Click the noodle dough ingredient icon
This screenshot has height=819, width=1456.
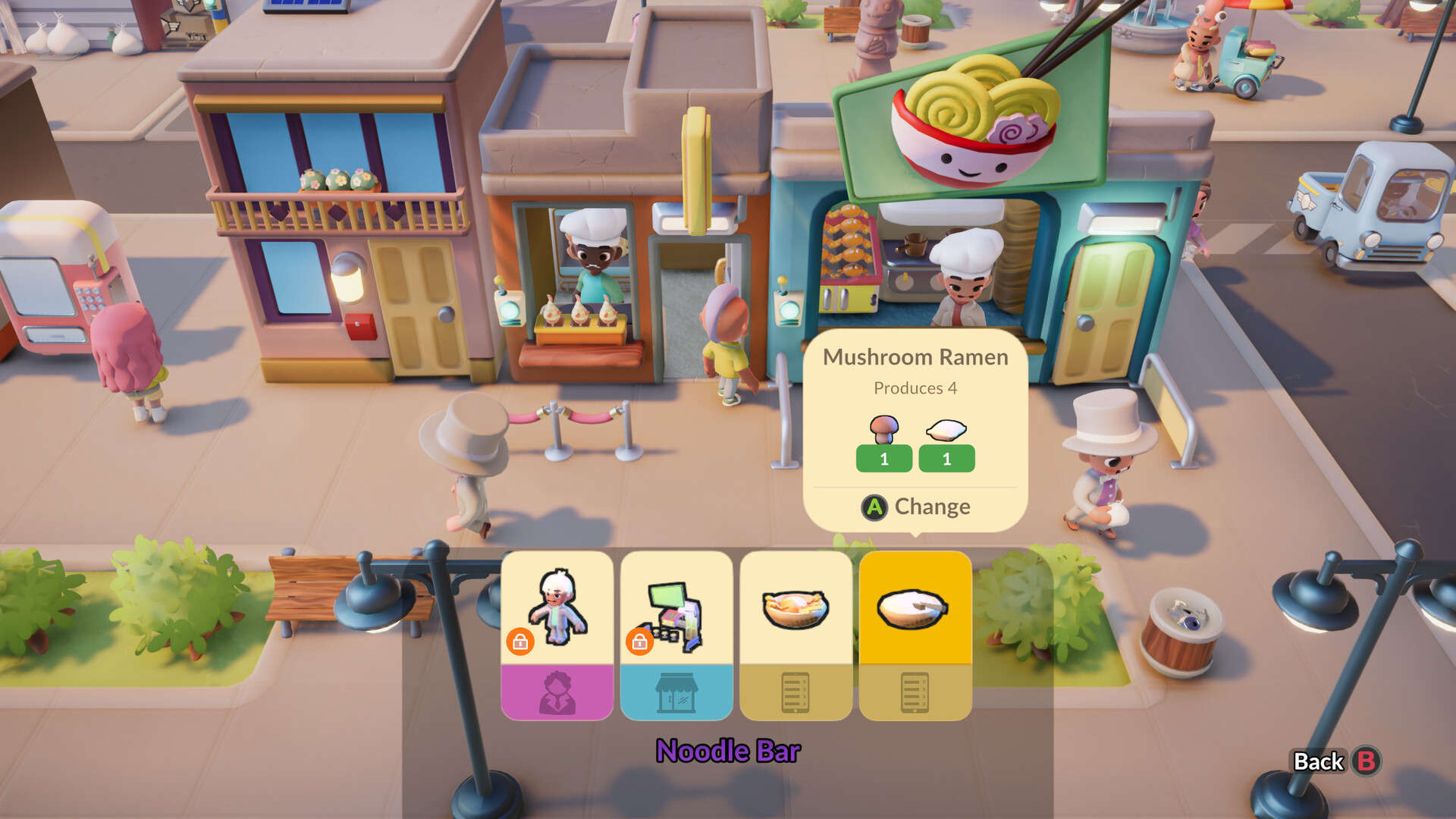pyautogui.click(x=946, y=428)
